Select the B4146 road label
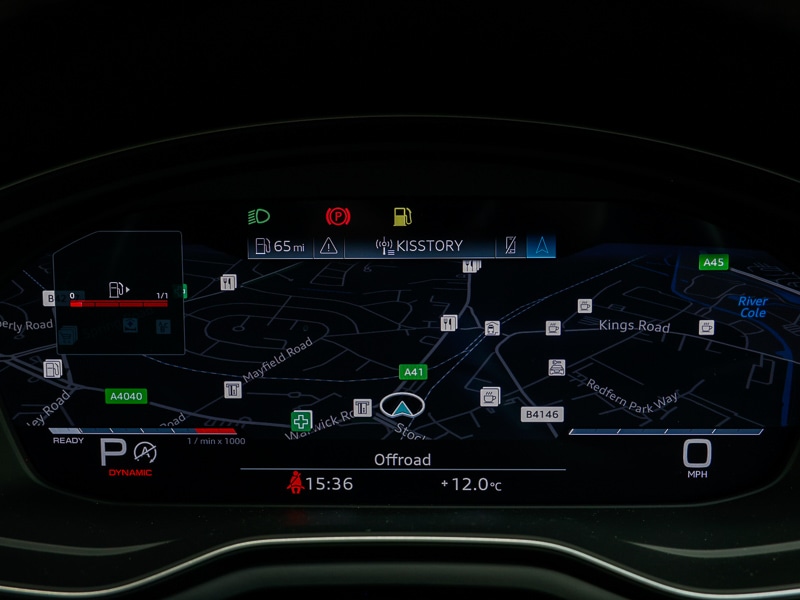Screen dimensions: 800x600 542,414
